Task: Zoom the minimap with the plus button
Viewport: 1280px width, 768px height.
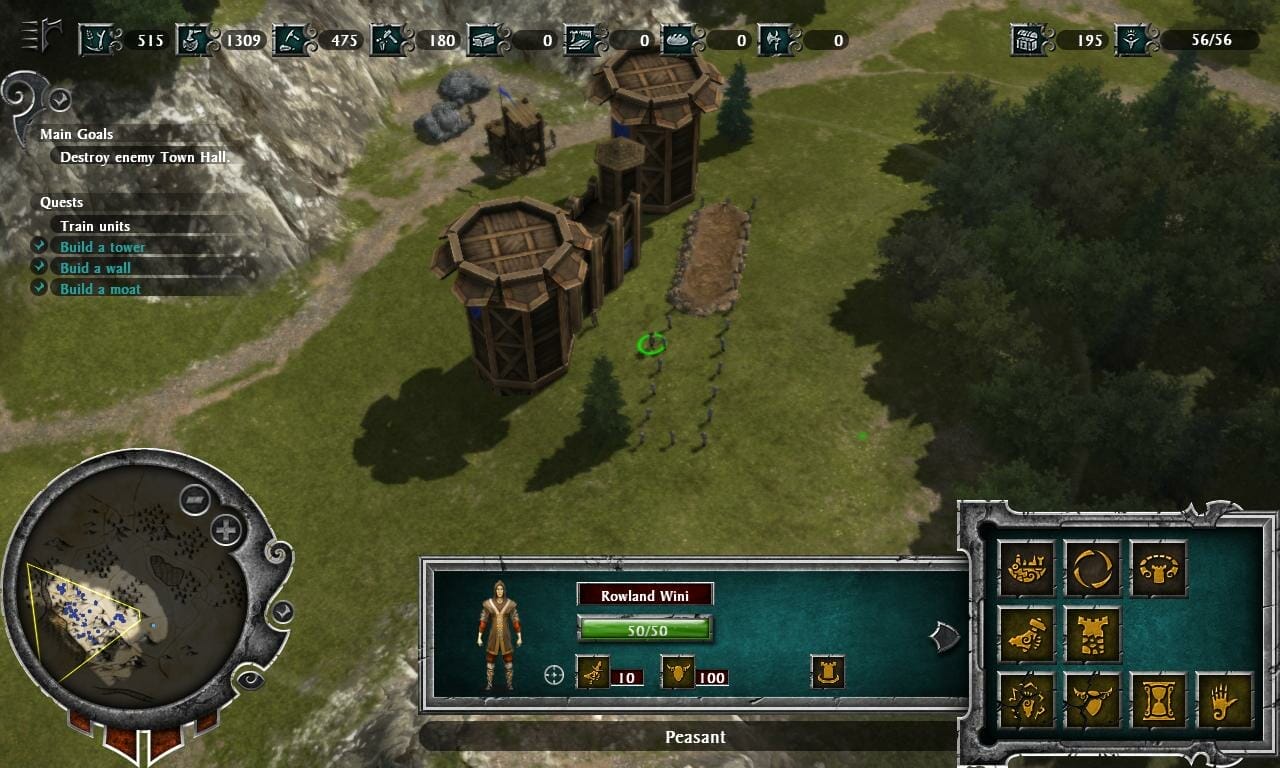Action: coord(227,530)
